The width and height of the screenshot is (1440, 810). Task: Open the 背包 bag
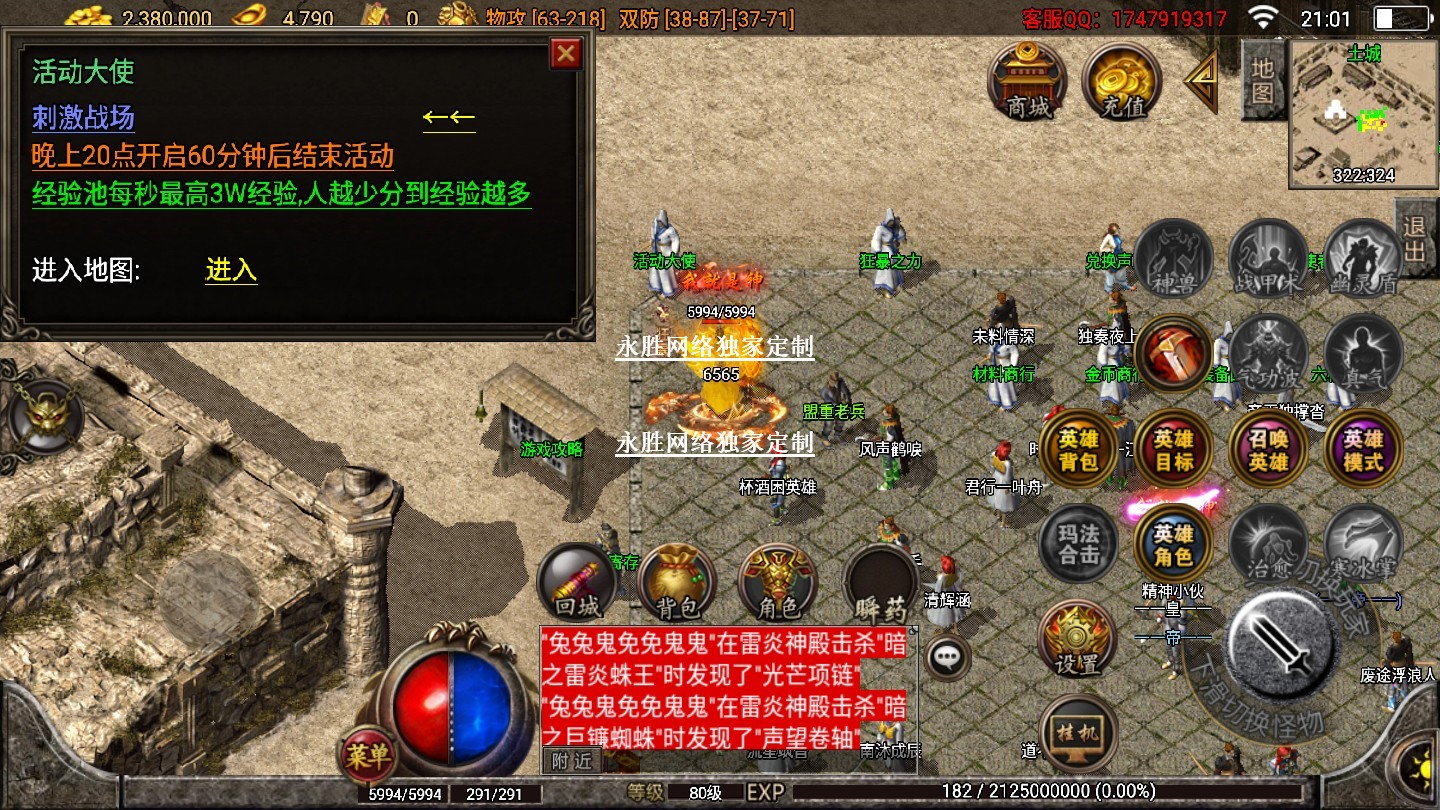[x=675, y=581]
